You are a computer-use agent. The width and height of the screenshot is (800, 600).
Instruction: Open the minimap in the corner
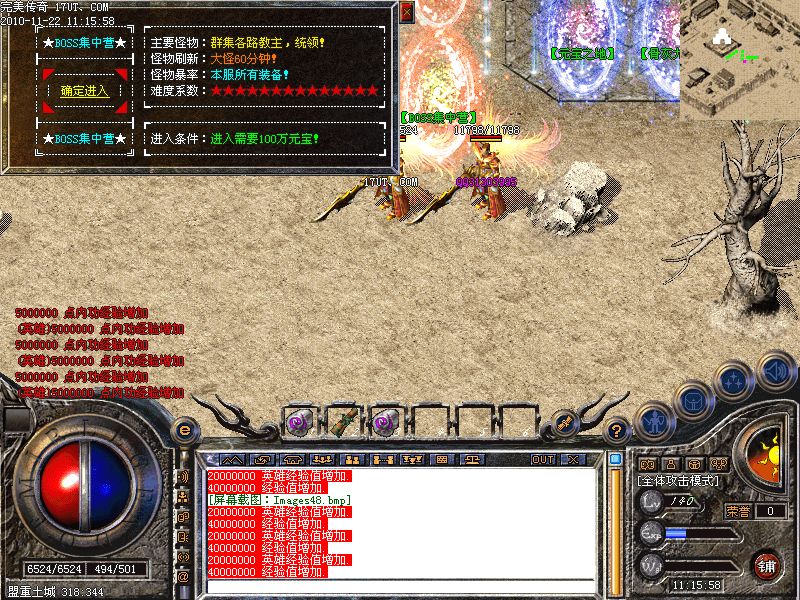pos(740,59)
